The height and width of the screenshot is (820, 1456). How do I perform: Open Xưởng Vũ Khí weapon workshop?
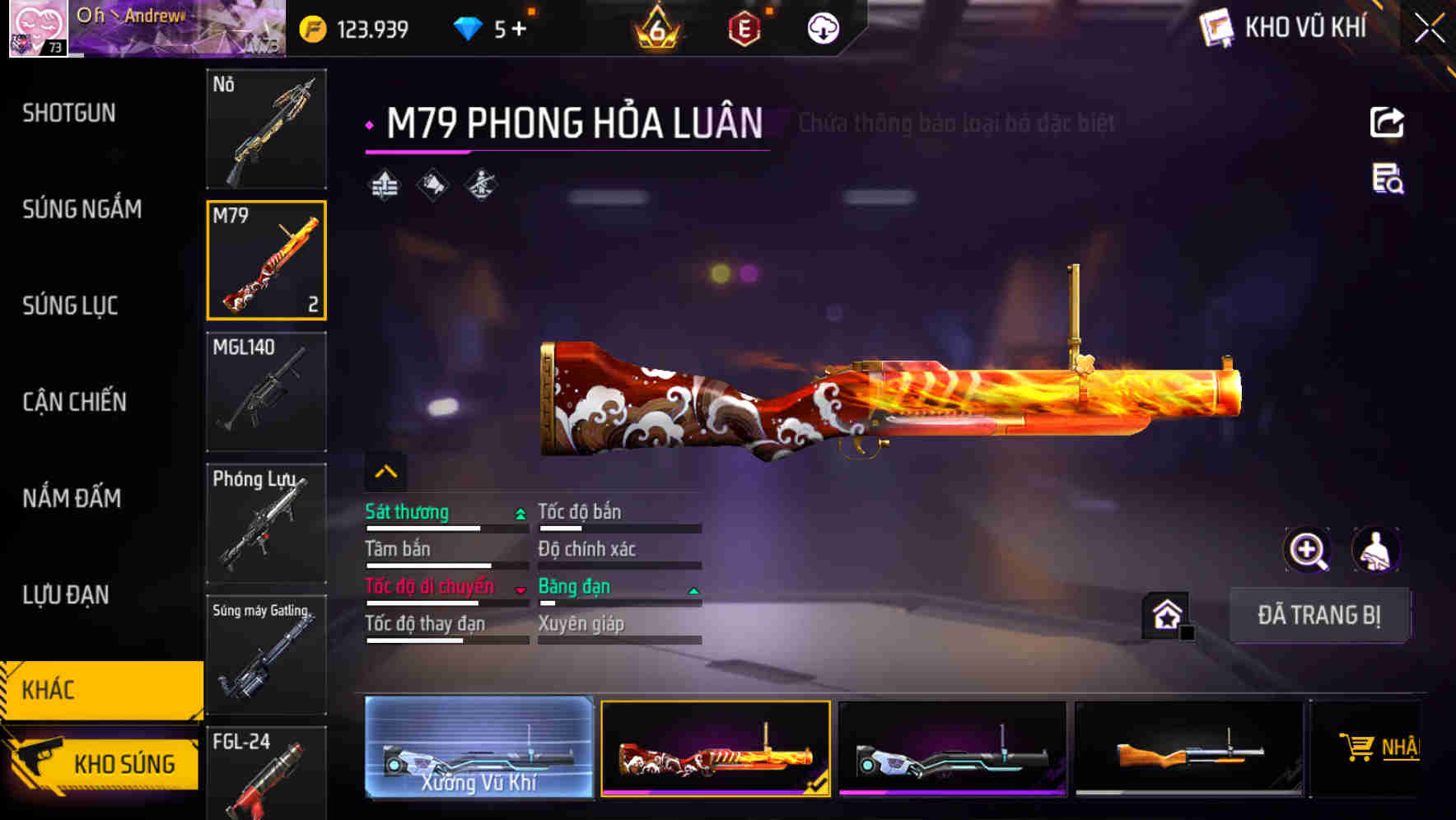coord(479,748)
